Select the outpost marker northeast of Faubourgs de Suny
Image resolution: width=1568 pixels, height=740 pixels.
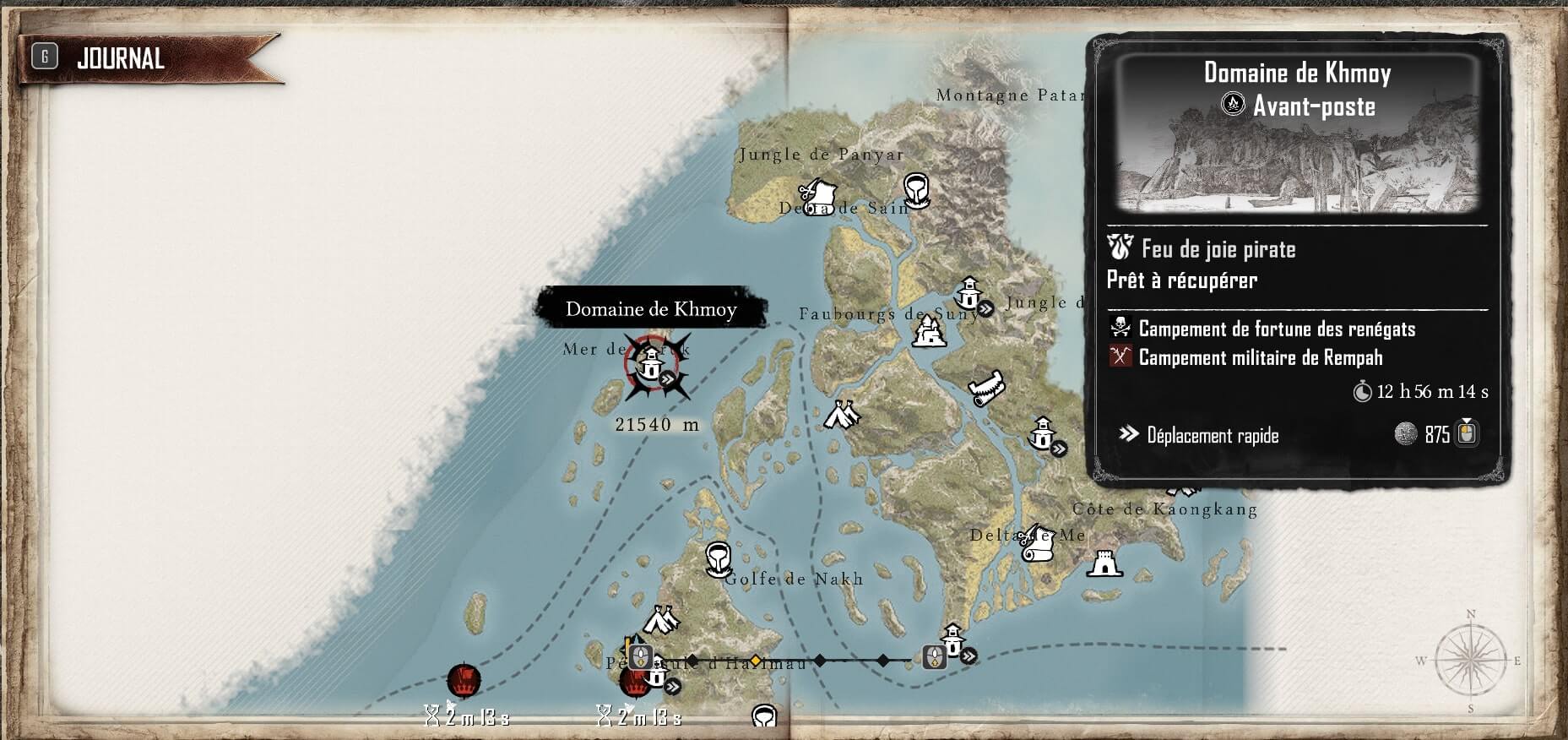(x=968, y=294)
